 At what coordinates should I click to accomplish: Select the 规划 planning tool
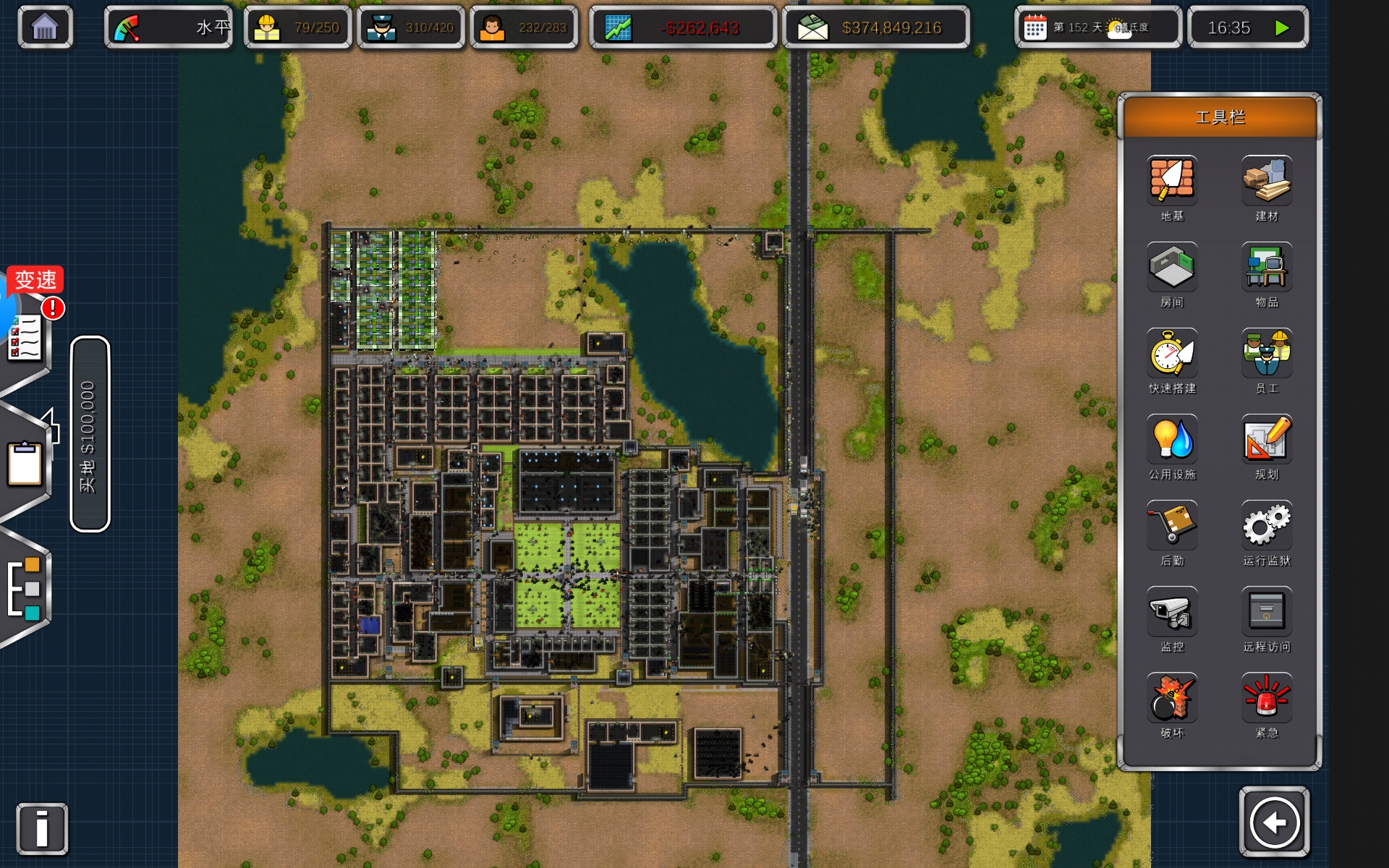(1267, 439)
